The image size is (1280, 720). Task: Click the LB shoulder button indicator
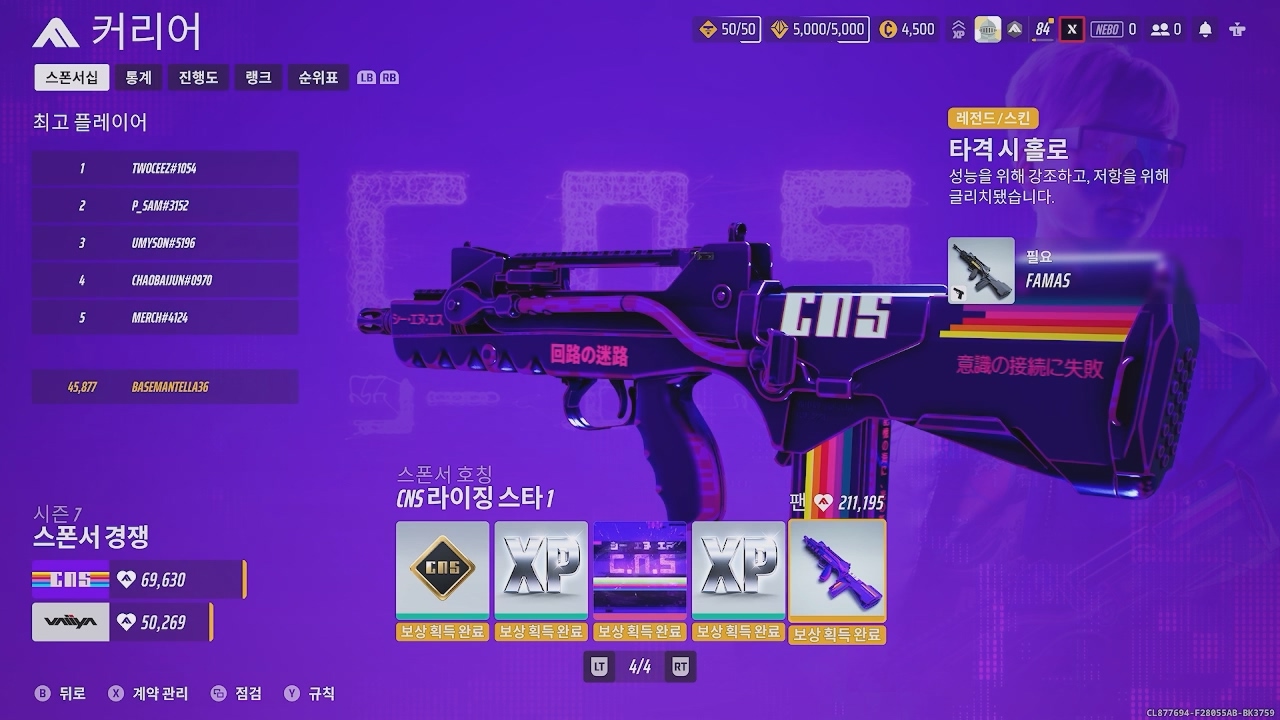click(x=367, y=77)
